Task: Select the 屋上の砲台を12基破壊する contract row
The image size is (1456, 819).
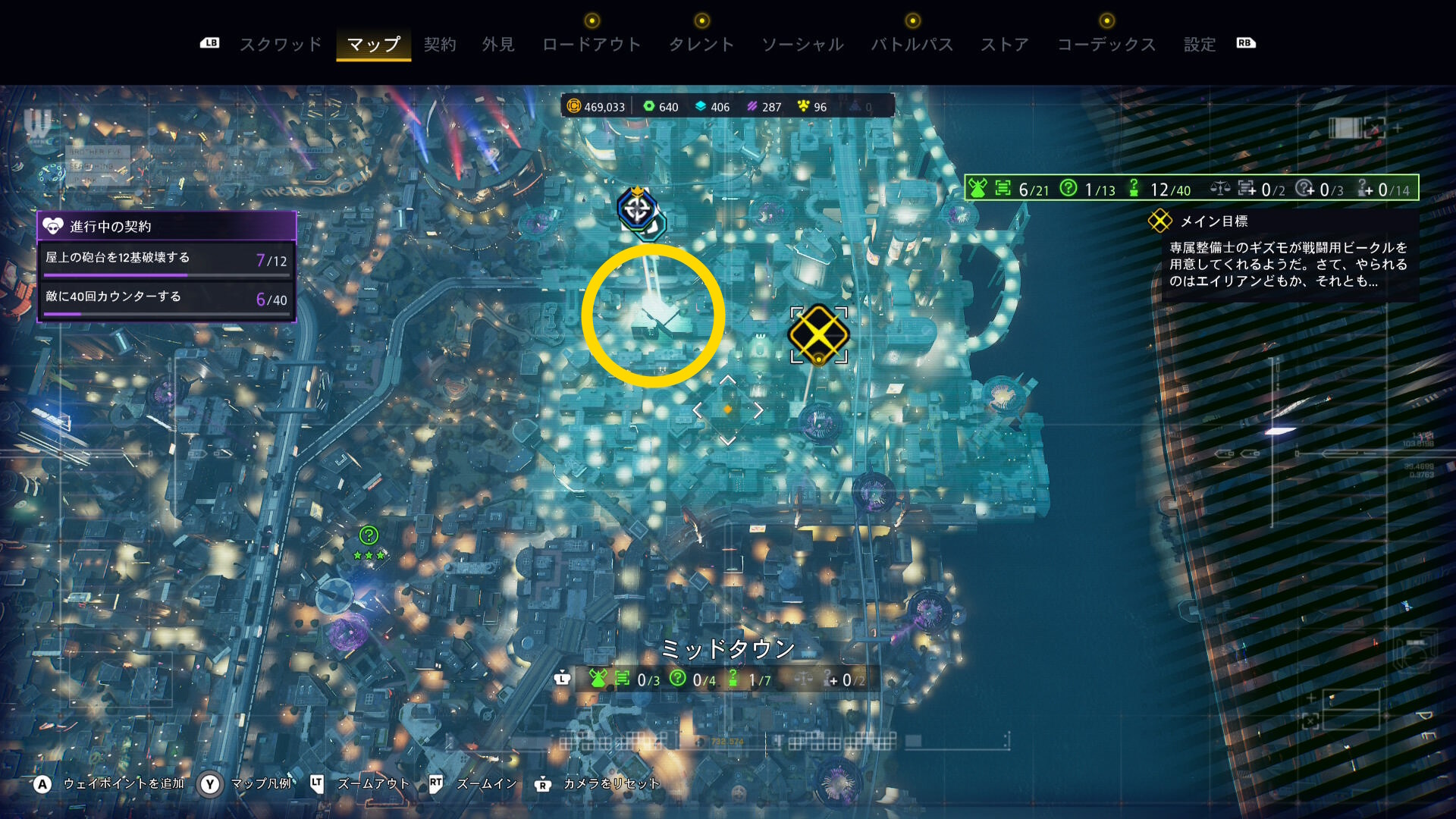Action: [x=166, y=259]
